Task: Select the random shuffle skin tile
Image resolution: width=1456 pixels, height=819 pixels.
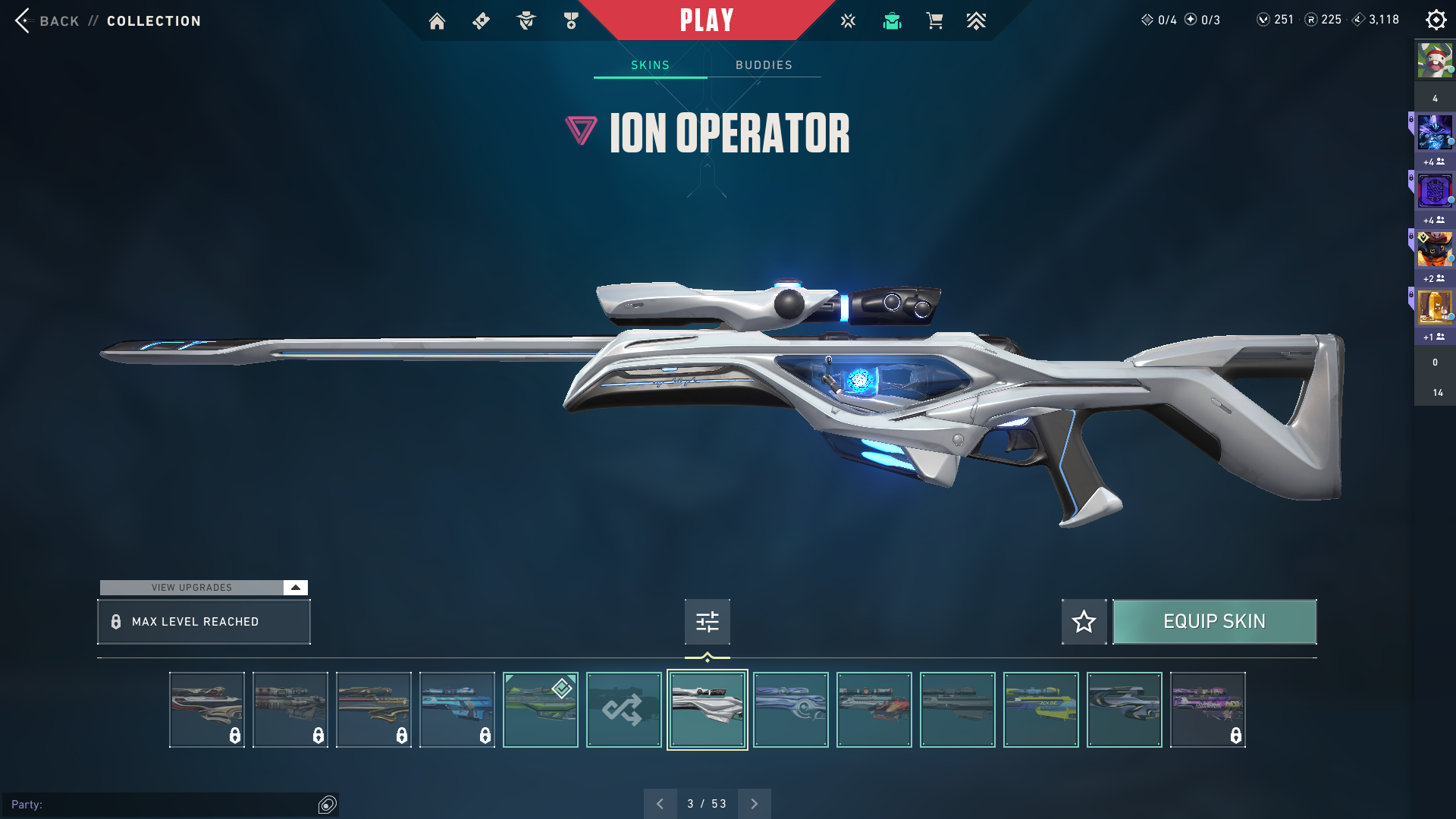Action: 623,710
